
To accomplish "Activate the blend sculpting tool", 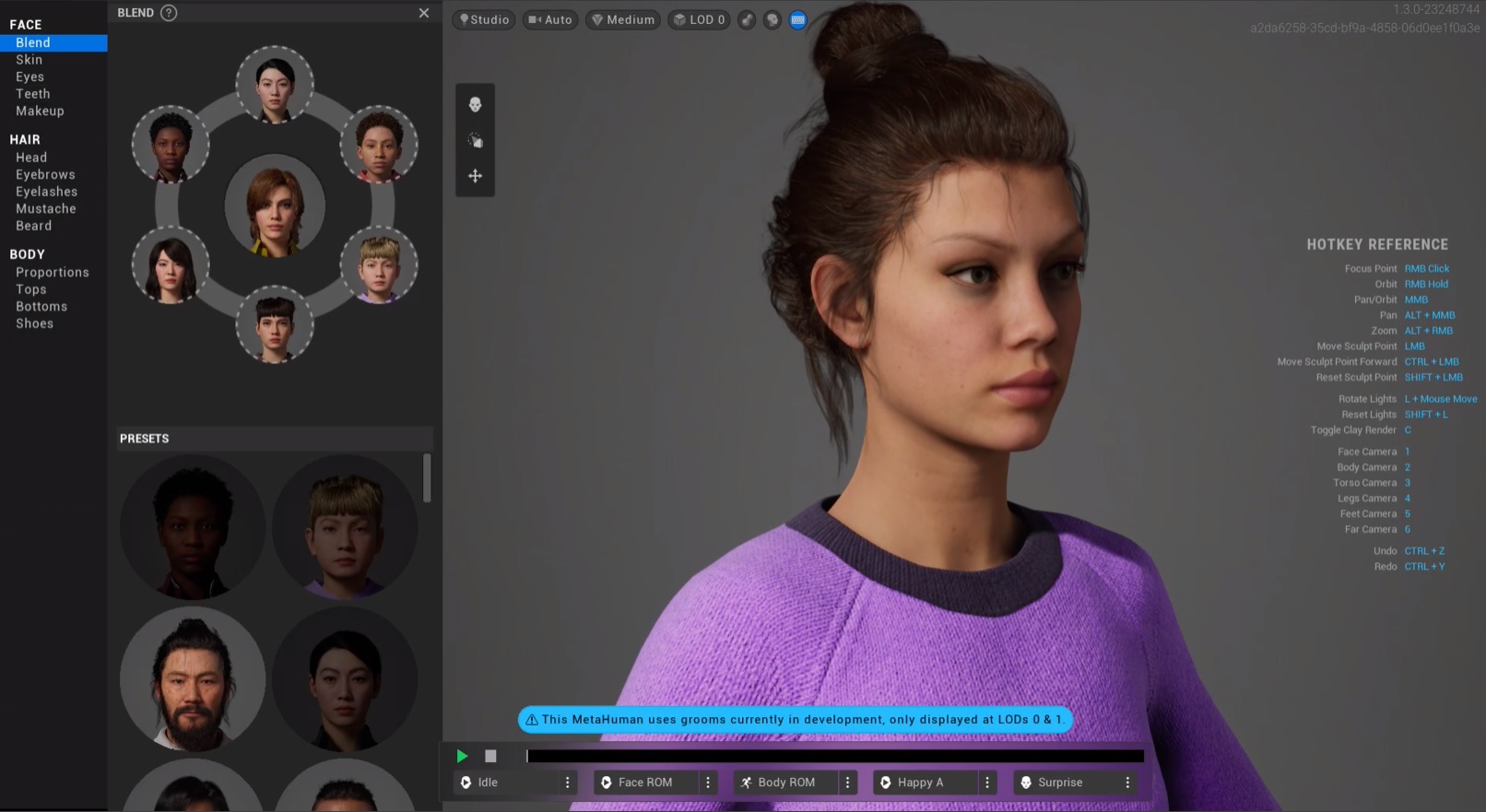I will coord(475,139).
